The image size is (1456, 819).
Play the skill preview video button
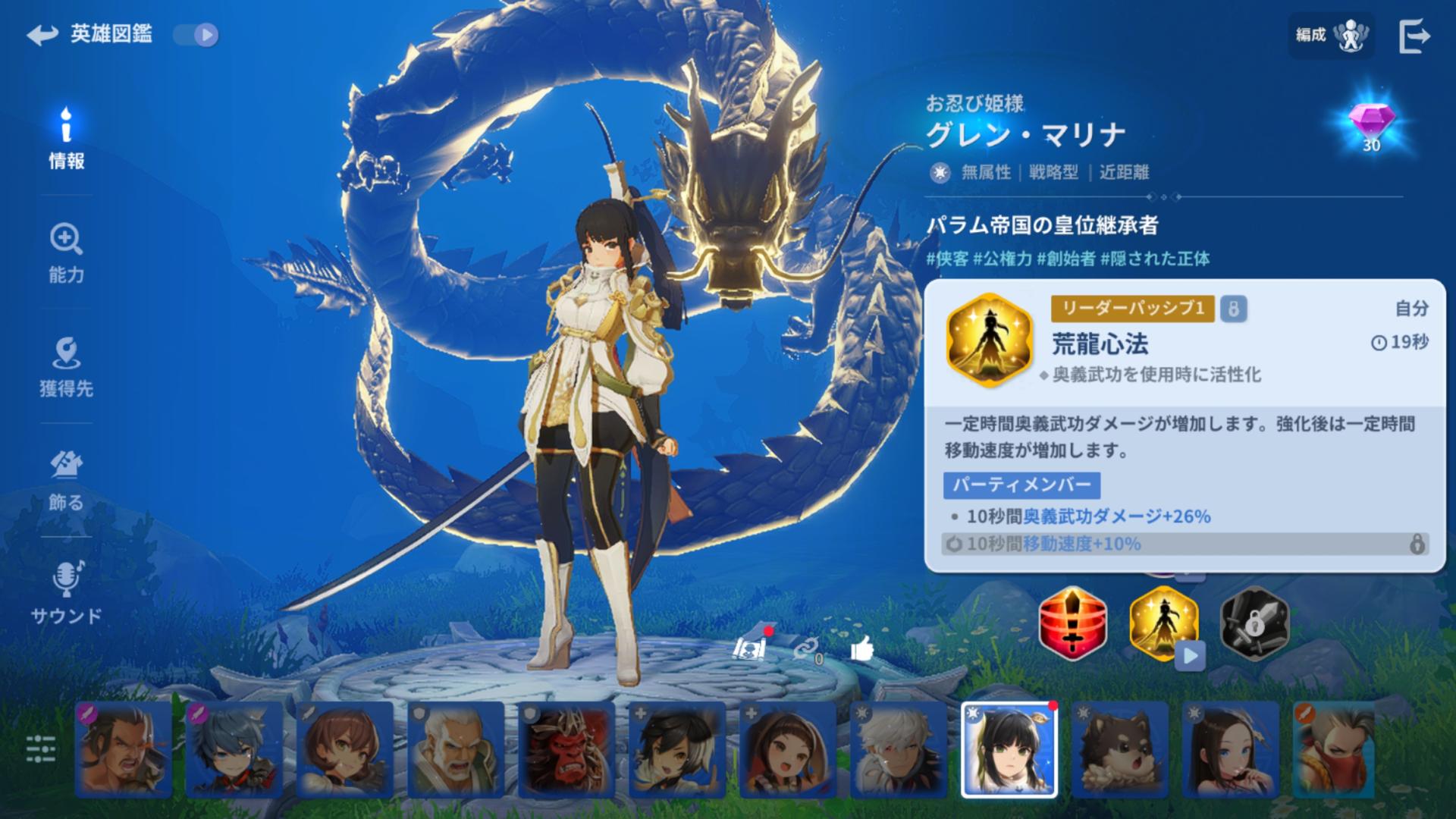tap(1189, 656)
